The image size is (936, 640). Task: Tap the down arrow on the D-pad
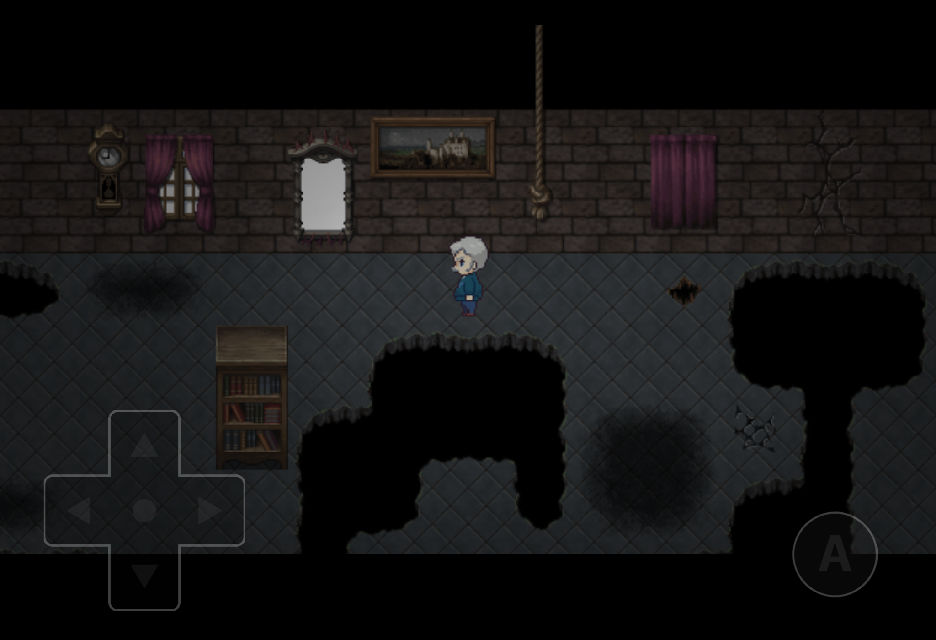pos(144,575)
